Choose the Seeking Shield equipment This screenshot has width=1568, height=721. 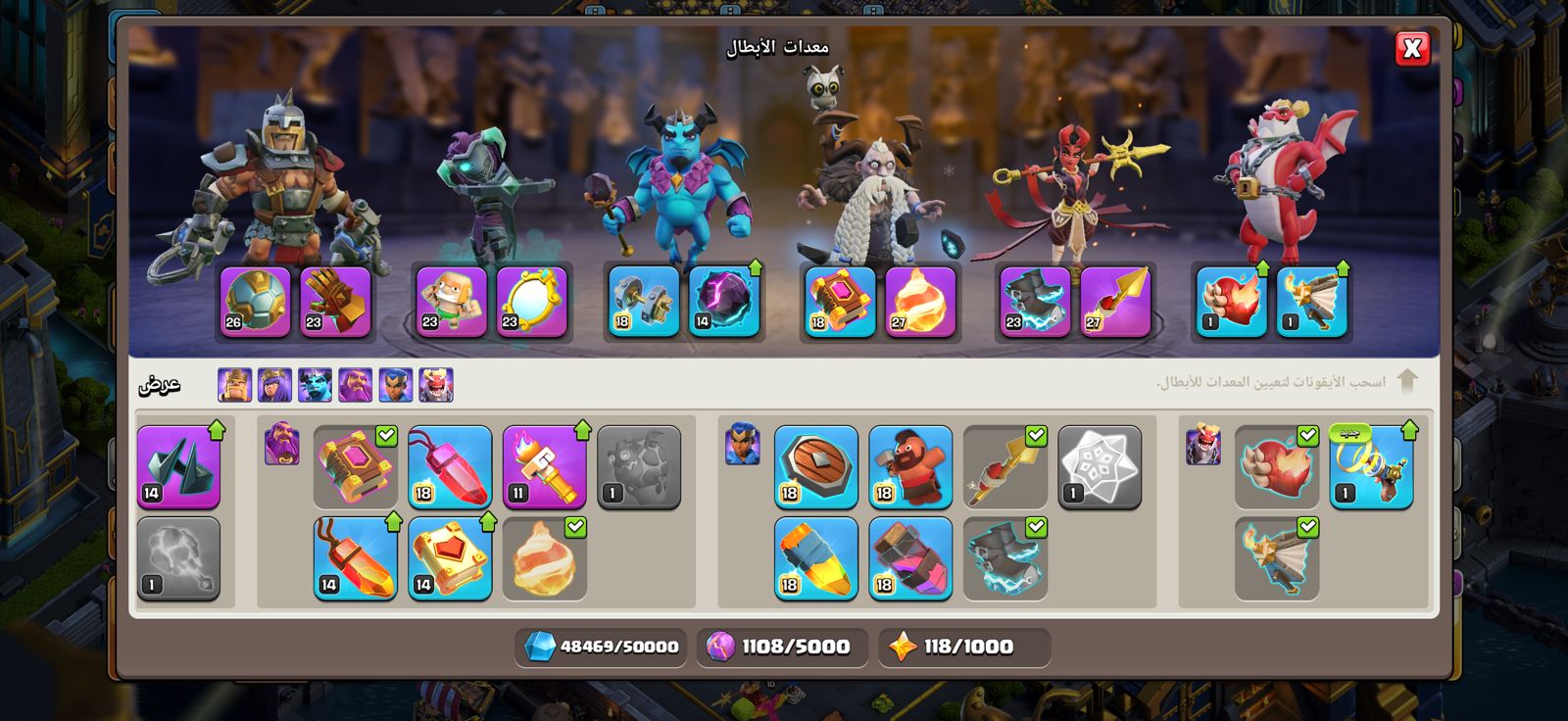pyautogui.click(x=815, y=466)
